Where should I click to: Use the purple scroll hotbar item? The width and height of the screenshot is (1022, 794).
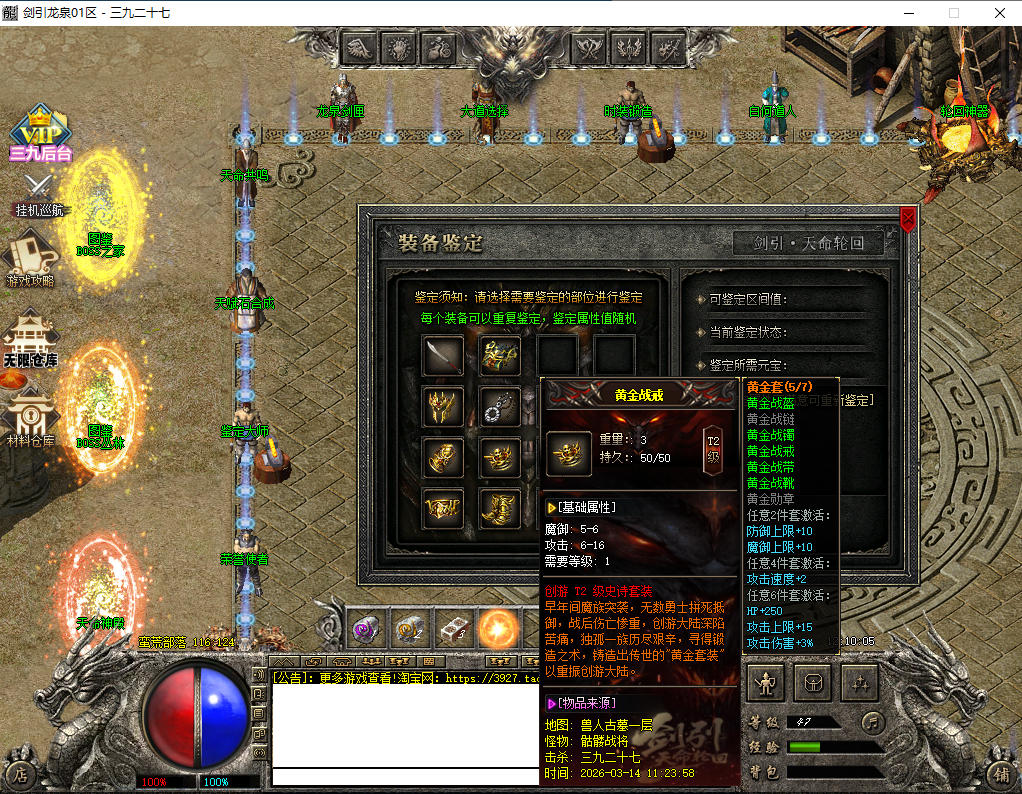[366, 628]
